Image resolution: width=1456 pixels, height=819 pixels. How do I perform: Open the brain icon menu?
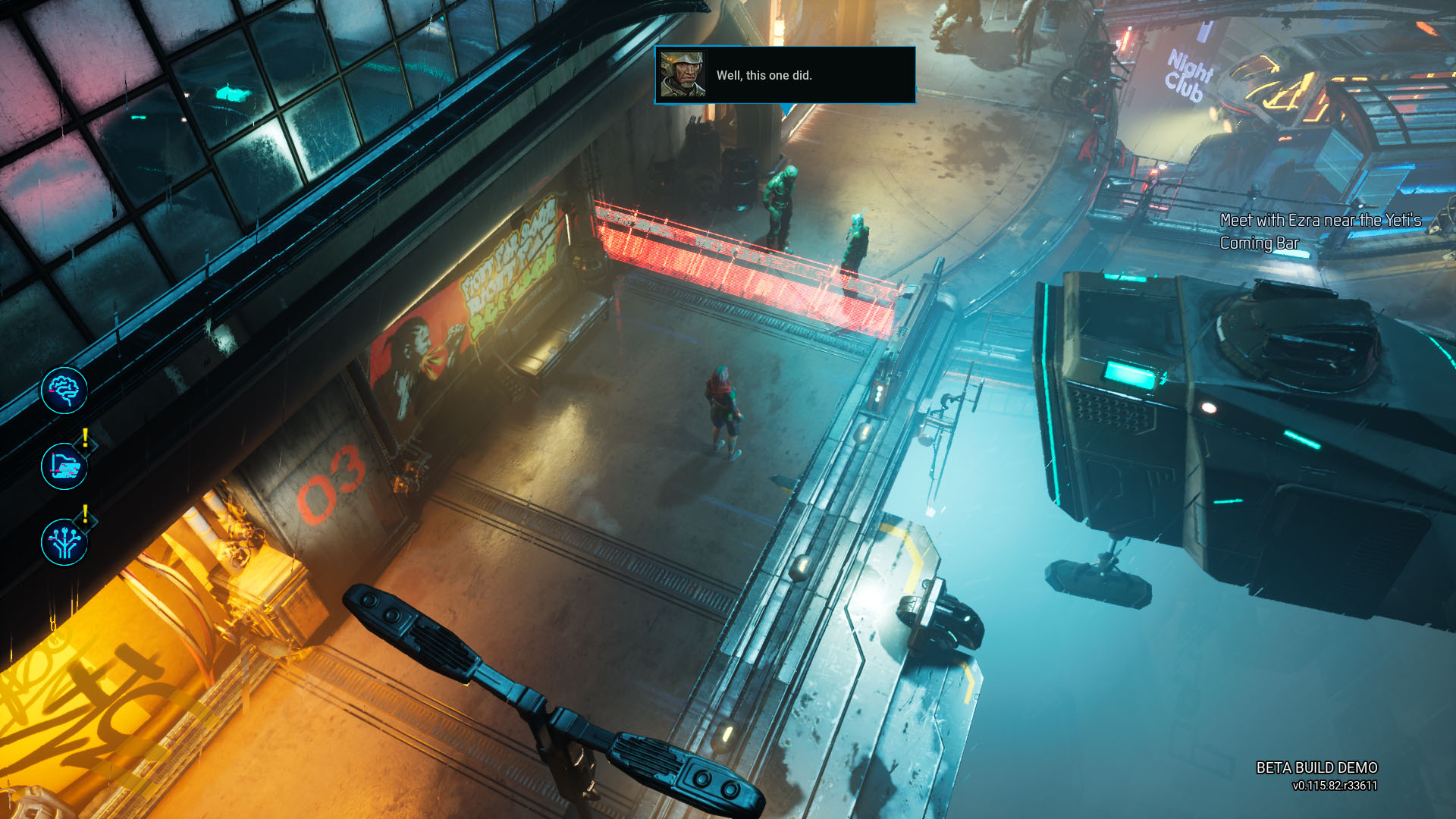coord(64,391)
